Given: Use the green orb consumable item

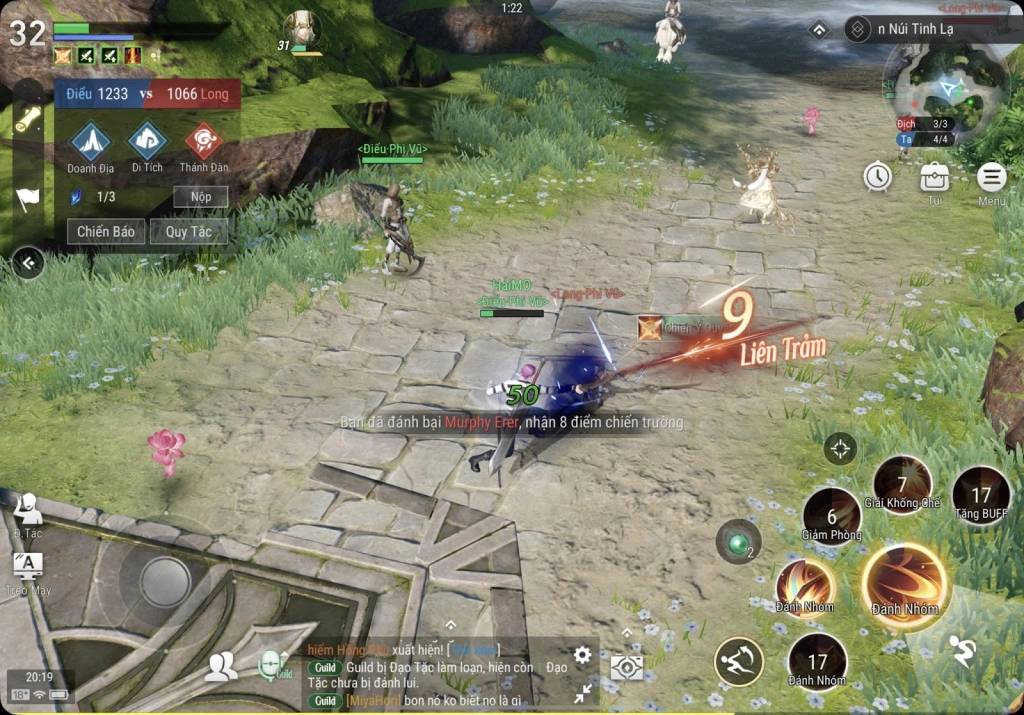Looking at the screenshot, I should [739, 542].
